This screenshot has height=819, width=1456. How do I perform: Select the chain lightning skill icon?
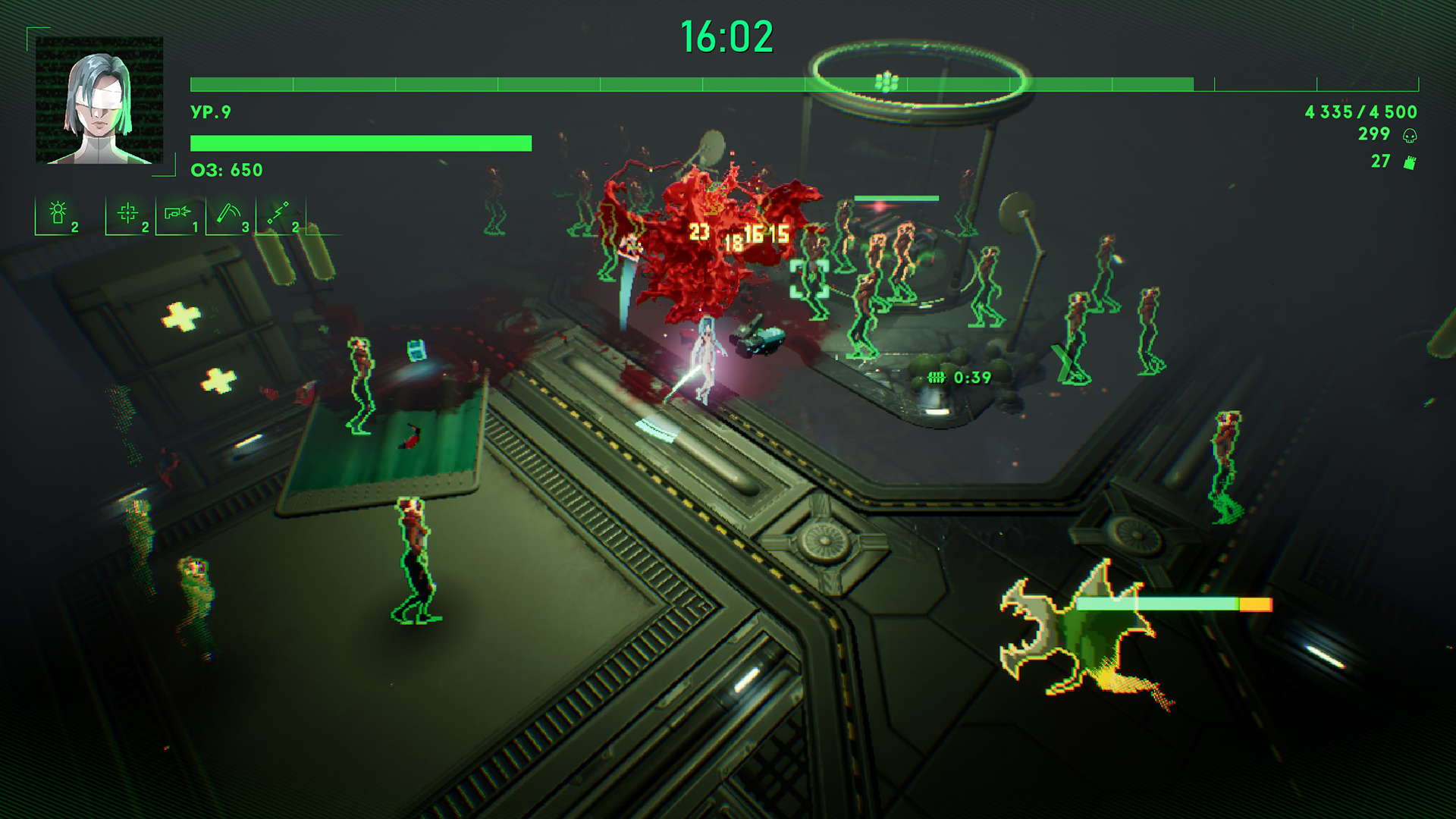(278, 213)
